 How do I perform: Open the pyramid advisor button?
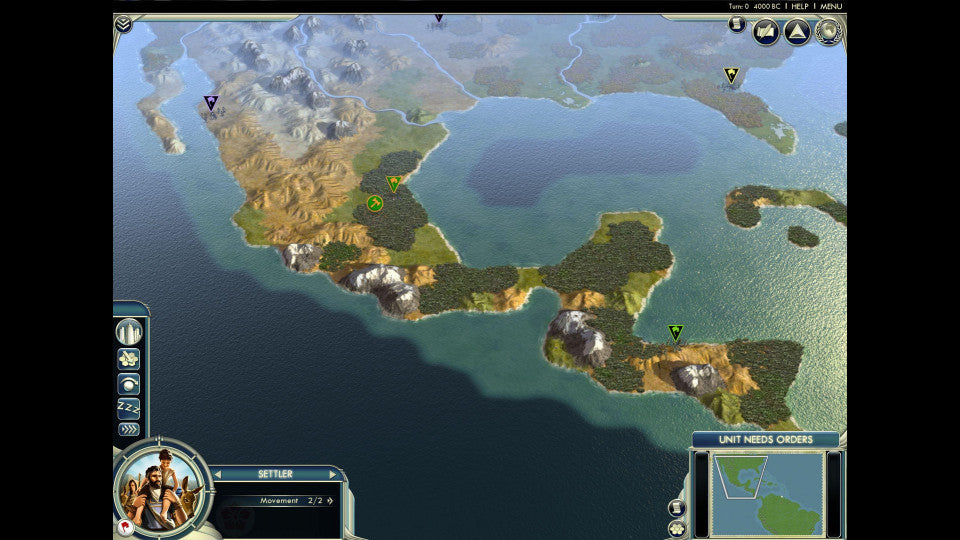pos(797,32)
